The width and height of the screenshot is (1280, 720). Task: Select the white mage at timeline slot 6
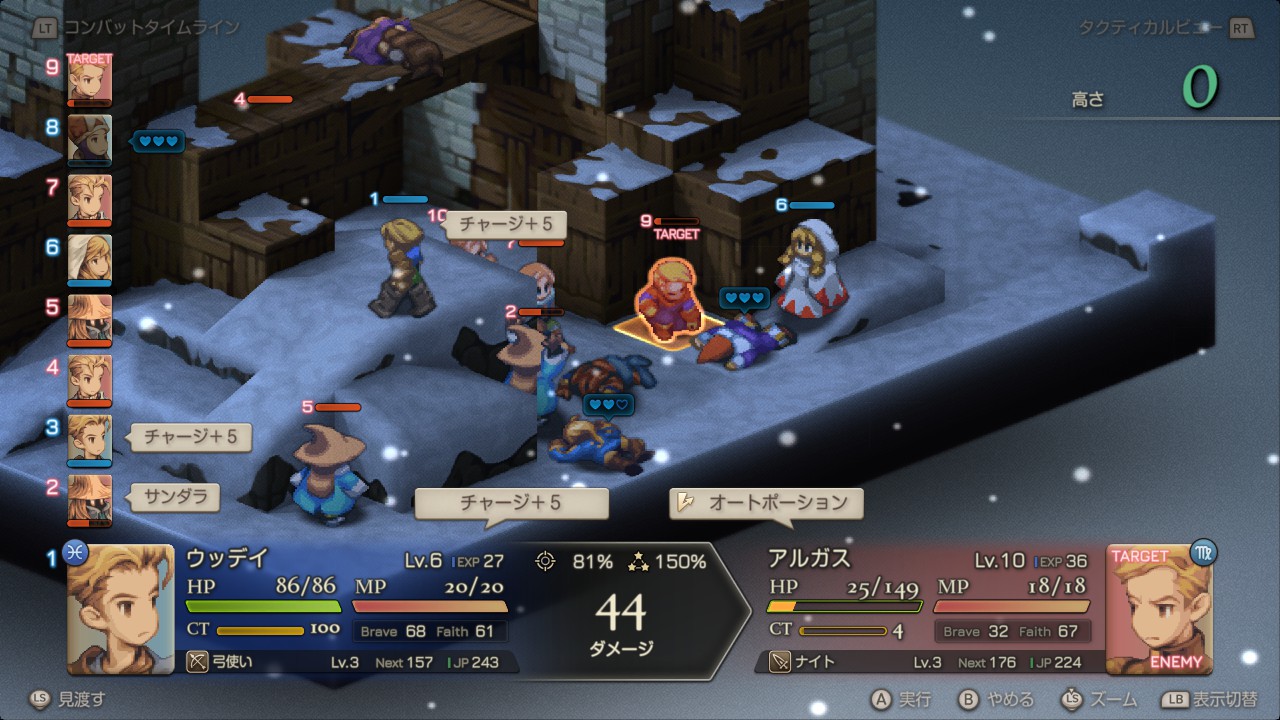coord(89,260)
